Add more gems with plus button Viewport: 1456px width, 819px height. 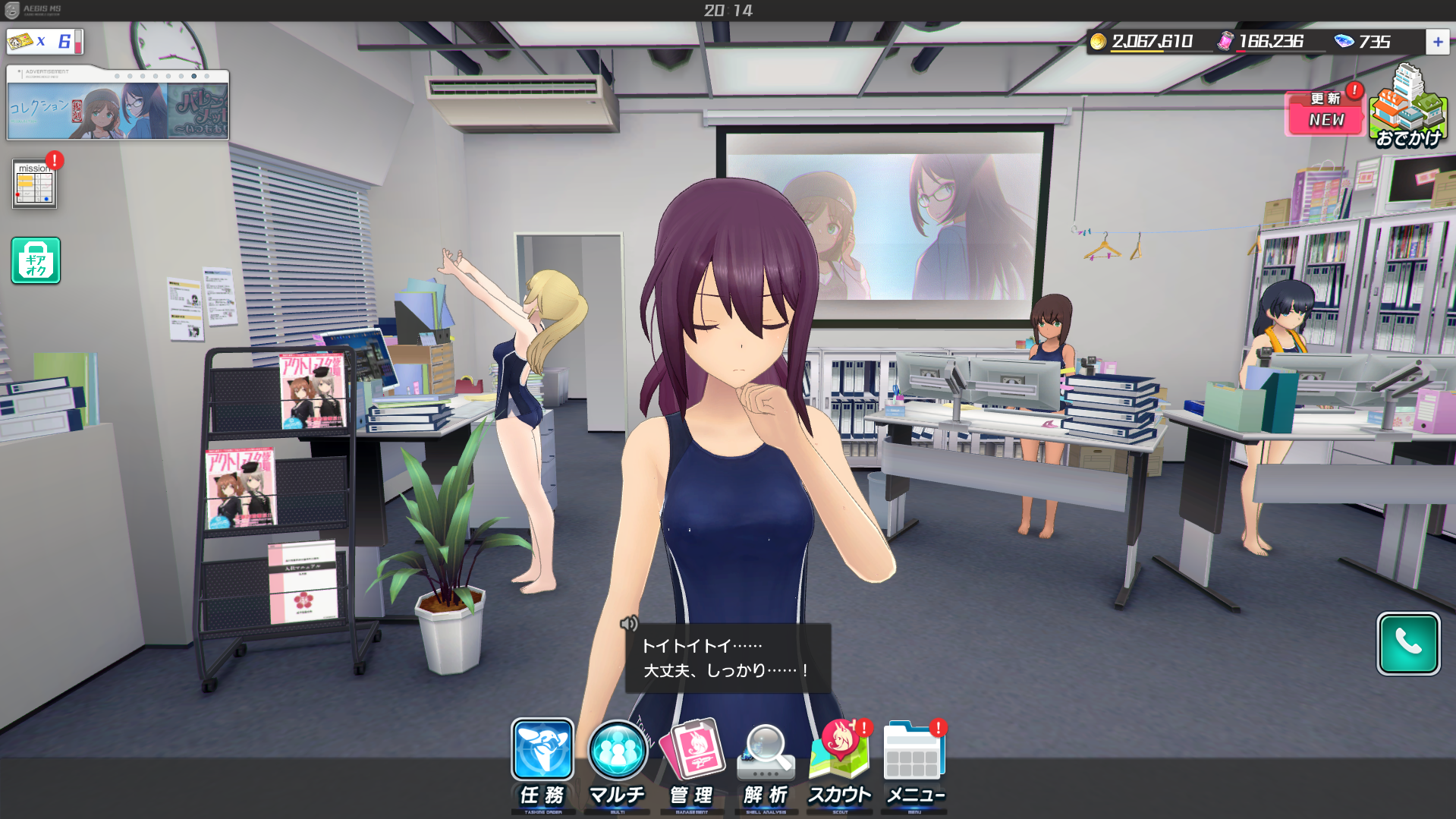[x=1437, y=42]
